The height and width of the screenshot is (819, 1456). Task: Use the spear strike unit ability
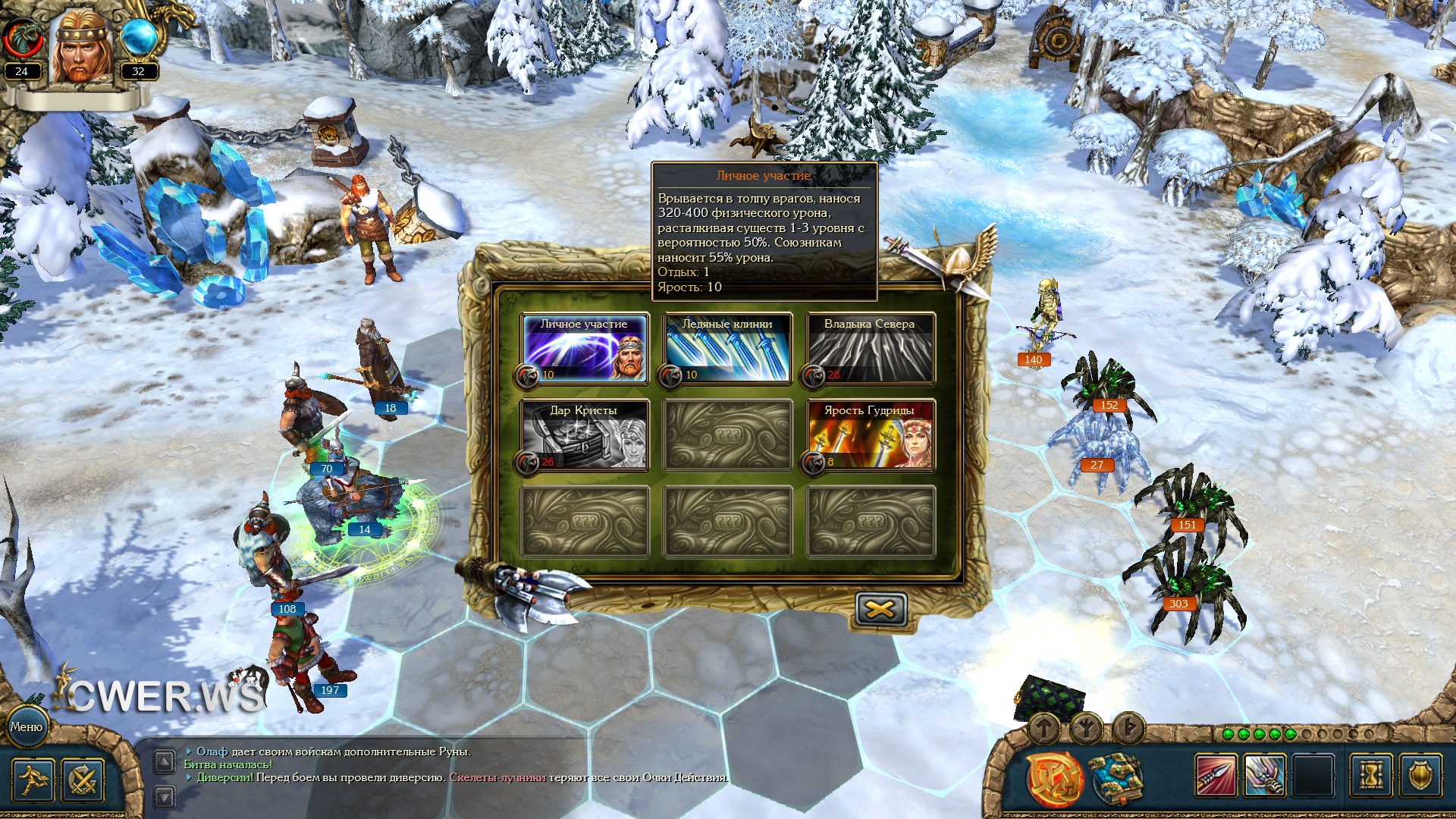1216,776
